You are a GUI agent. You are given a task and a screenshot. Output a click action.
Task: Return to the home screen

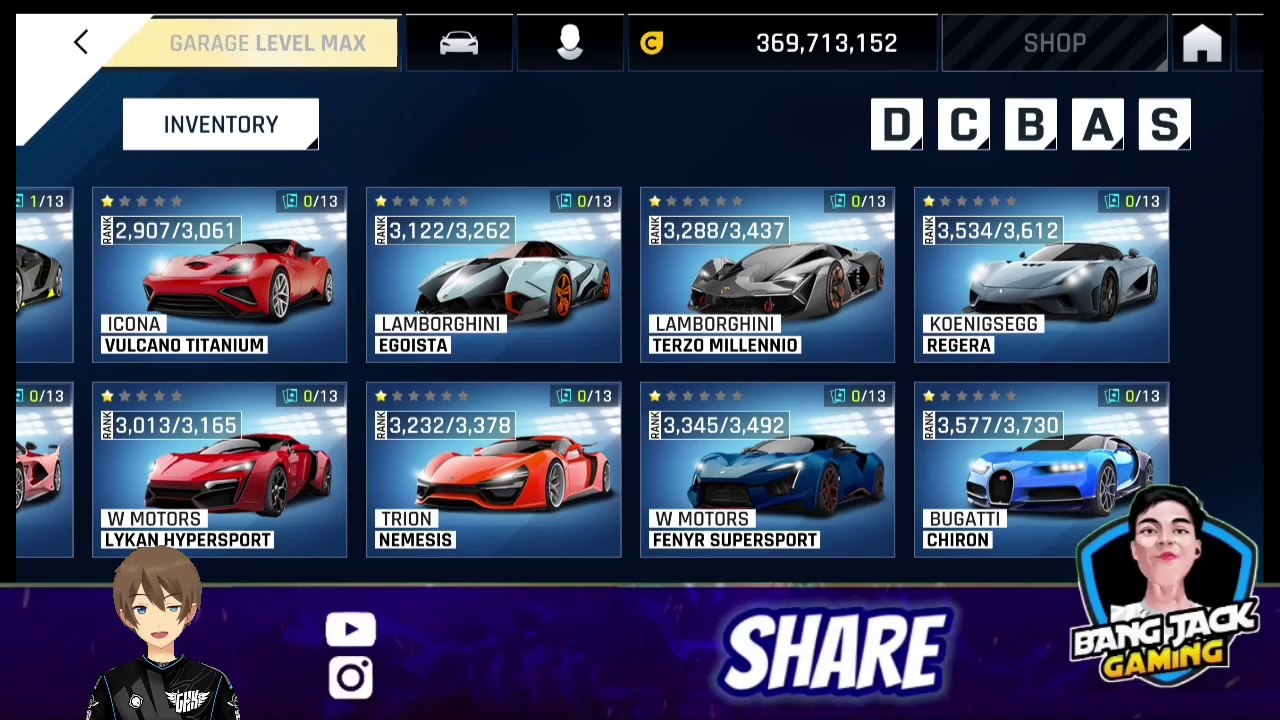[1202, 44]
